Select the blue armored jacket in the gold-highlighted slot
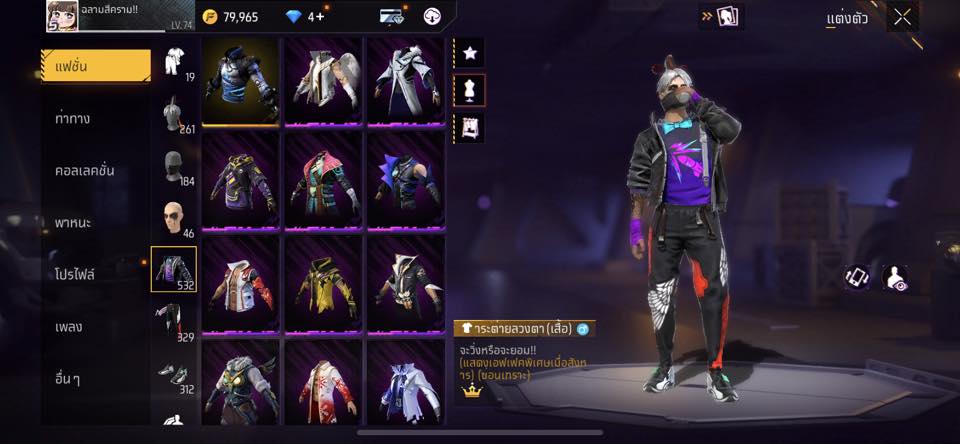960x444 pixels. 241,81
